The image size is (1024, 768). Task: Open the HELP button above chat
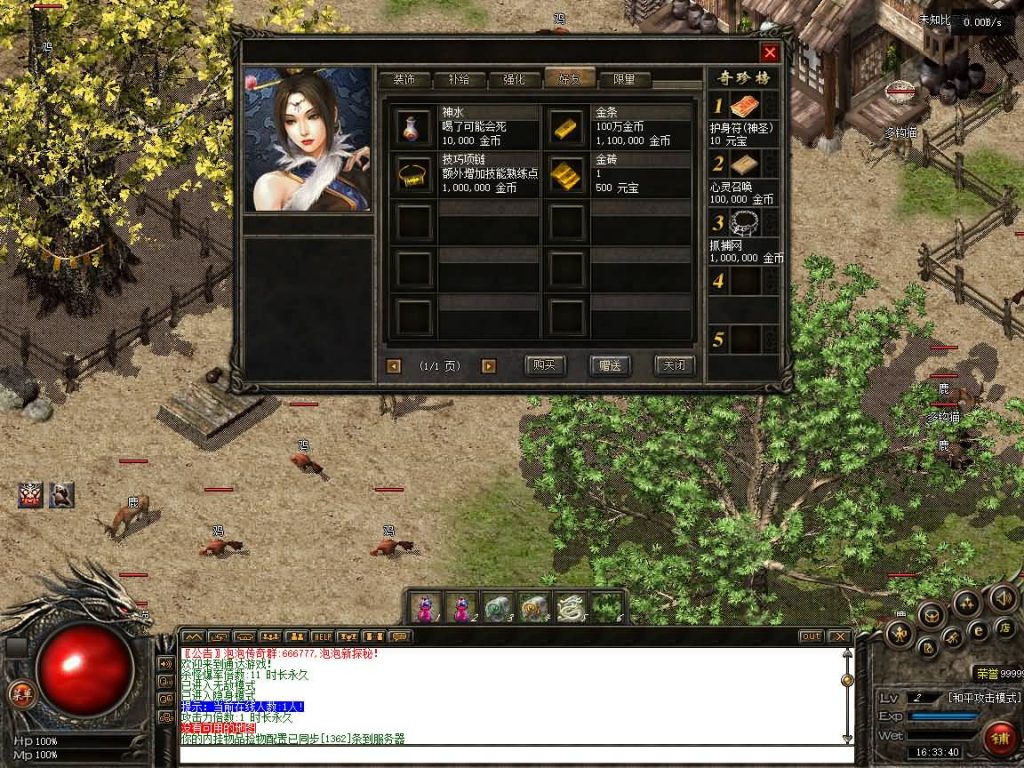322,636
